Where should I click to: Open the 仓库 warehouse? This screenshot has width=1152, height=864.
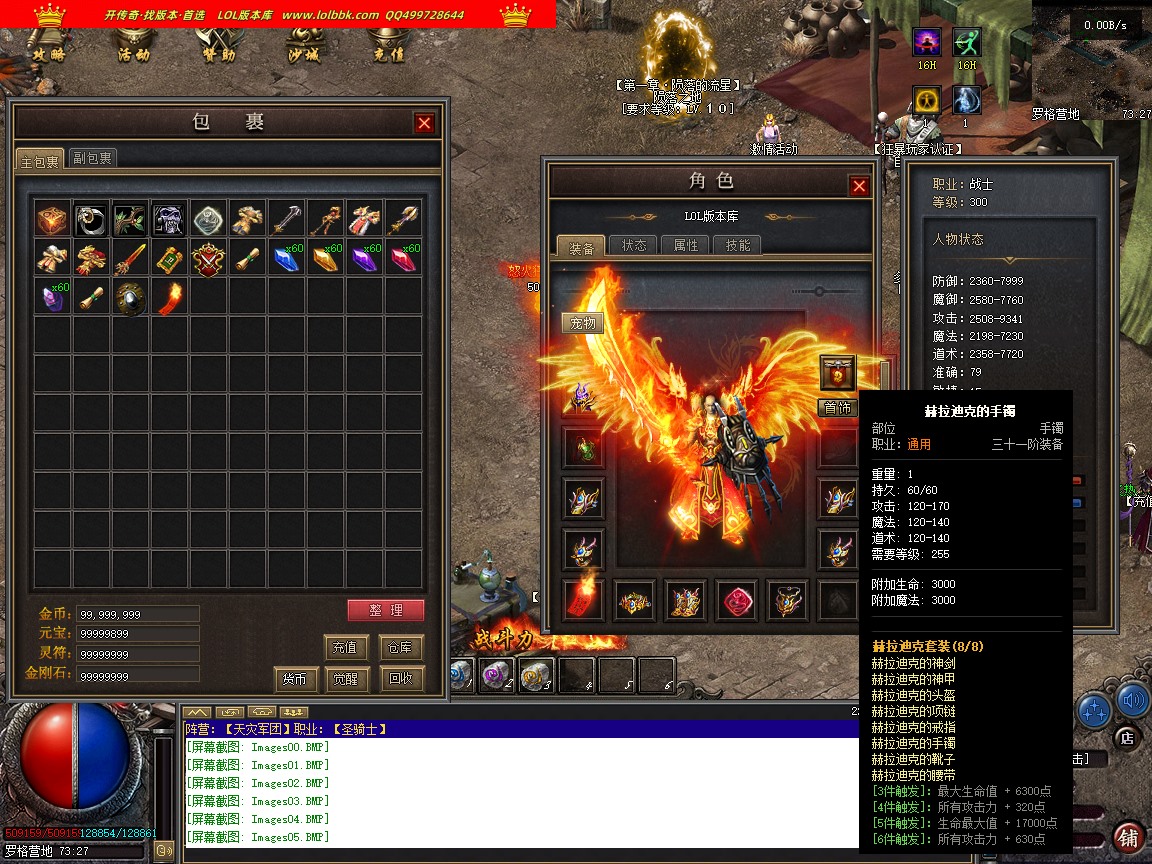[400, 647]
